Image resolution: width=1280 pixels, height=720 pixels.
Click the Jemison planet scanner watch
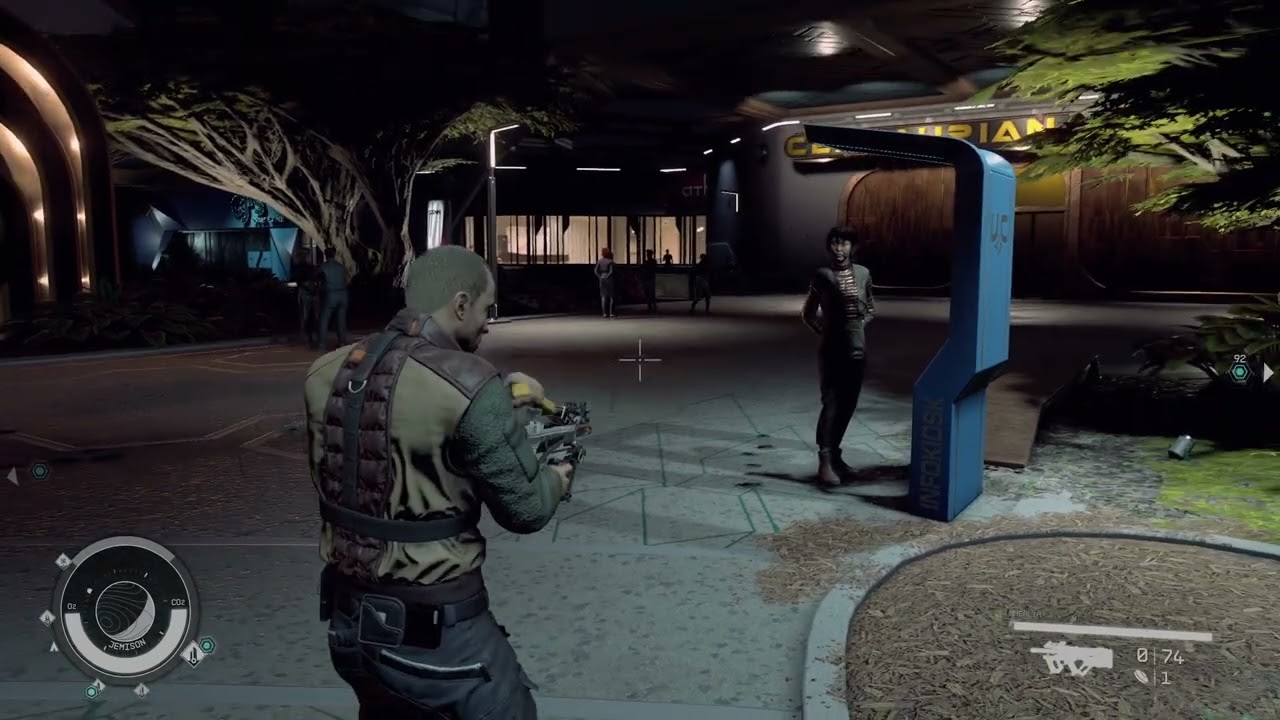click(x=125, y=611)
